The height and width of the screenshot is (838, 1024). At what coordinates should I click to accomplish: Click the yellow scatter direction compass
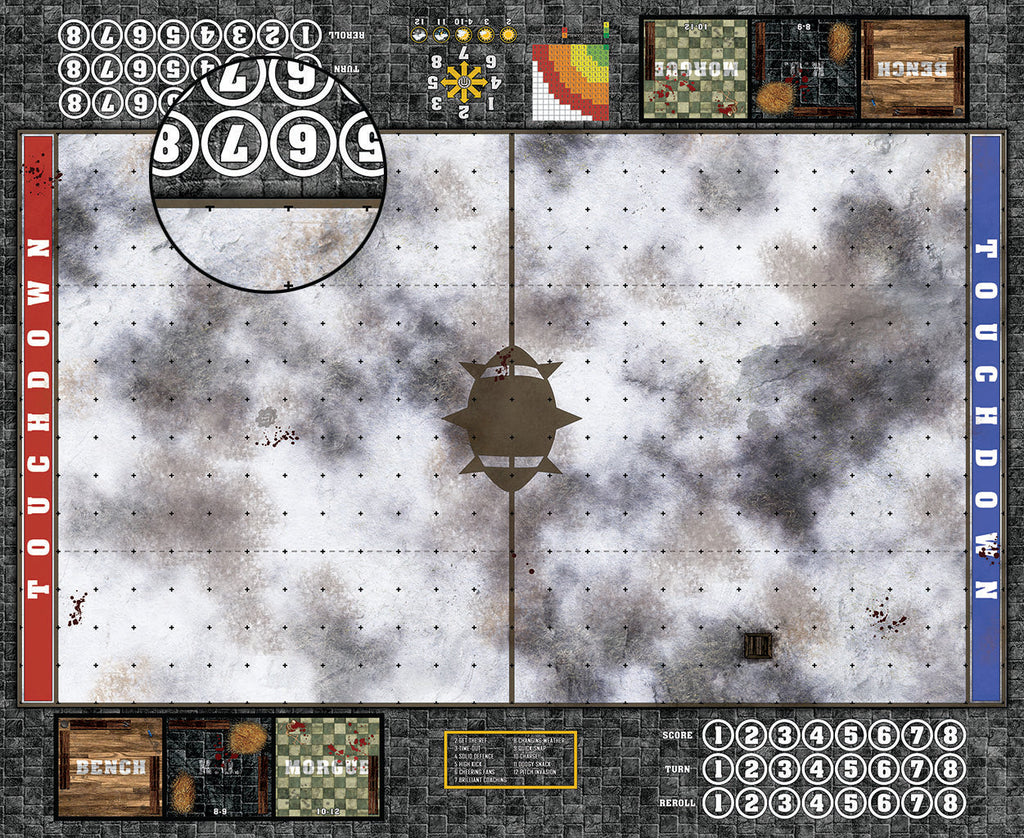click(x=464, y=83)
